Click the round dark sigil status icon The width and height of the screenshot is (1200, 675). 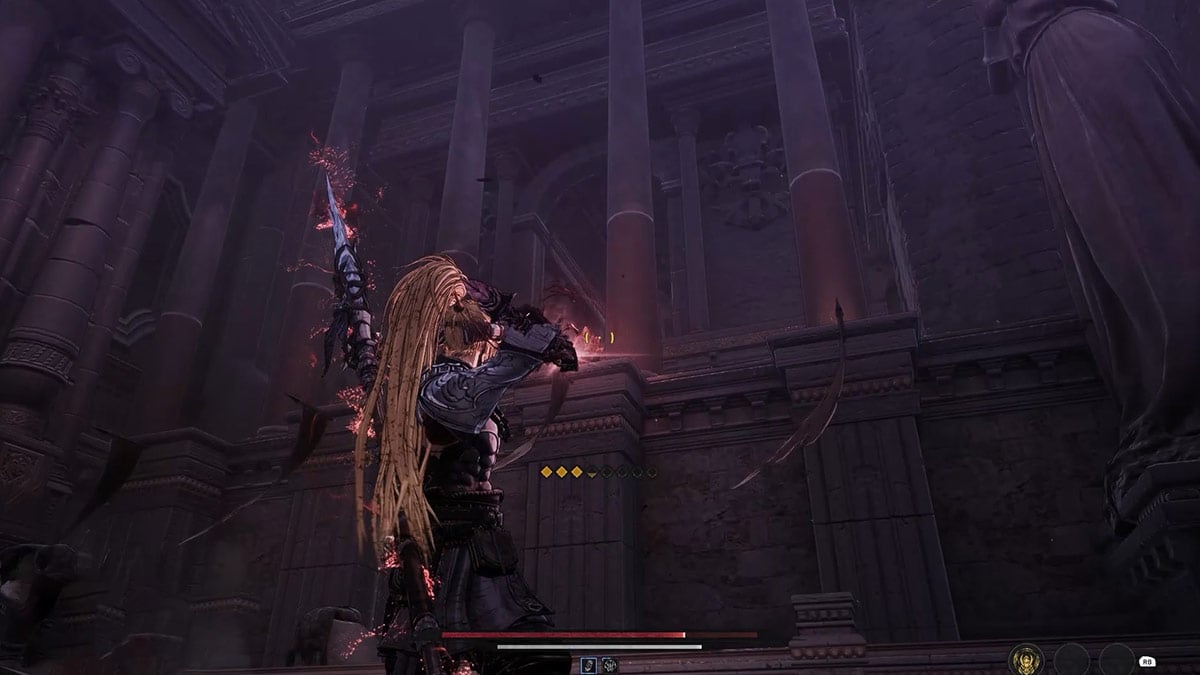609,664
